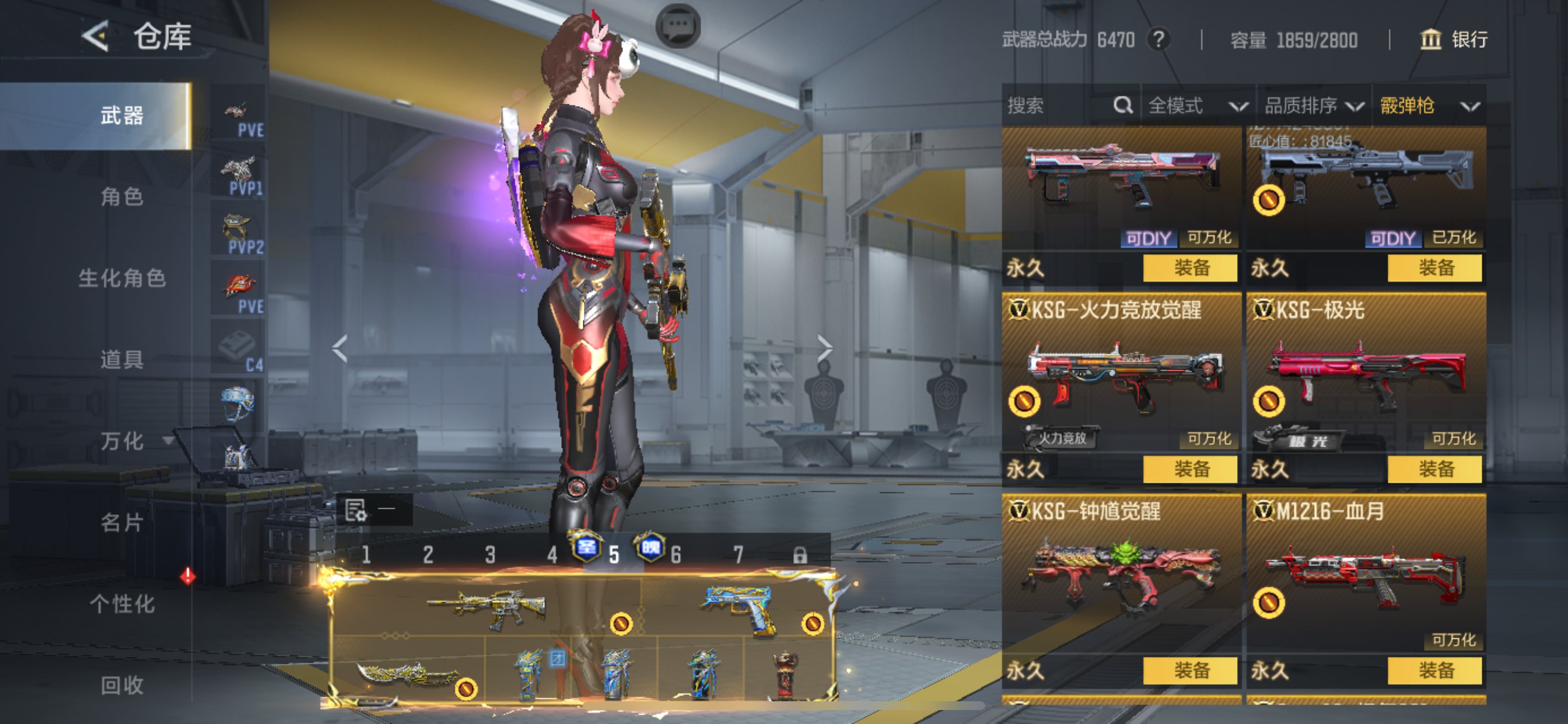Equip the M1216-血月 shotgun
The width and height of the screenshot is (1568, 724).
pos(1434,670)
